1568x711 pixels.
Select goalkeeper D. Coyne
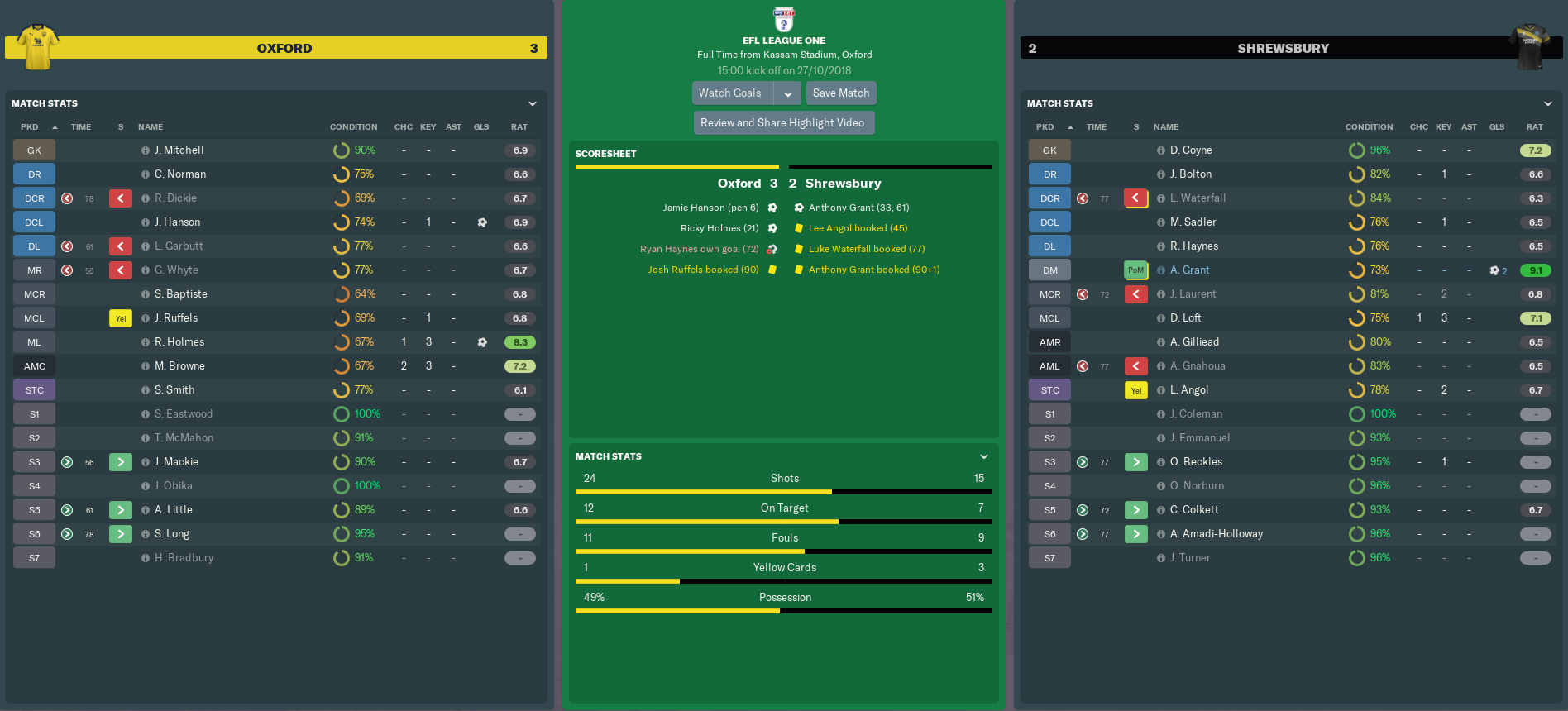[x=1191, y=150]
